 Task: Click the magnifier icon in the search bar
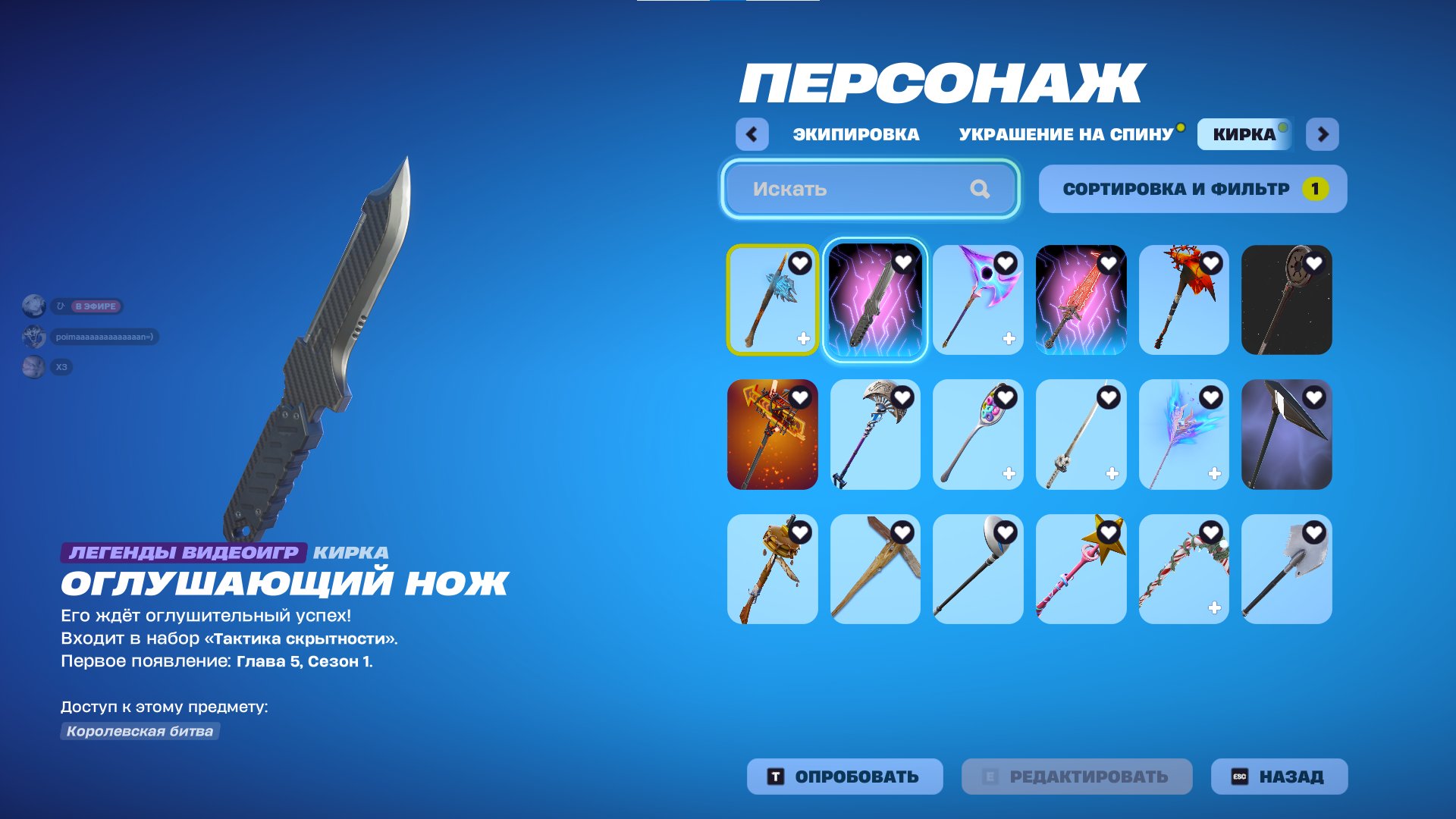click(x=982, y=189)
